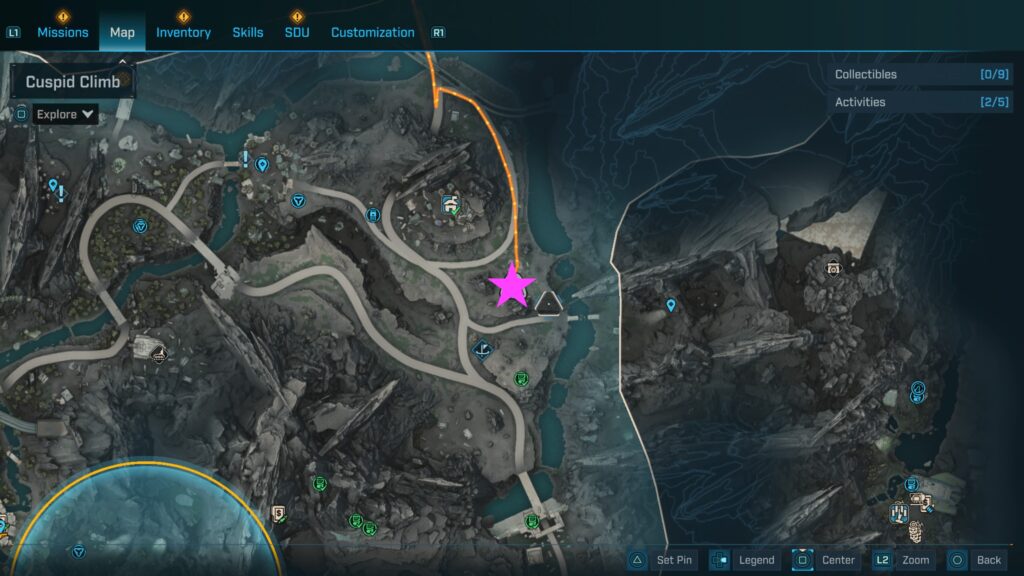Screen dimensions: 1024x576
Task: Go Back from the map
Action: click(976, 560)
